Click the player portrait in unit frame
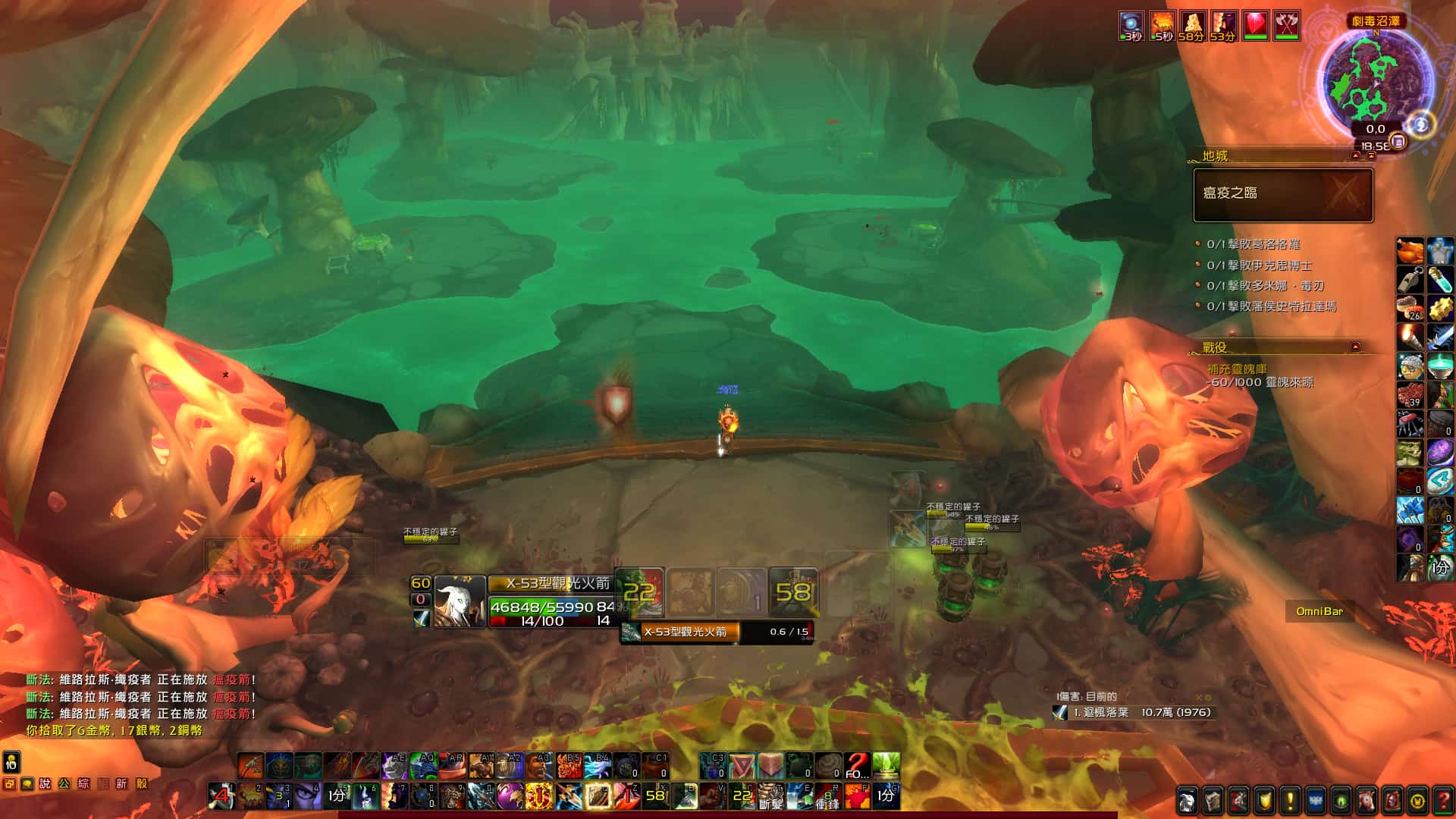Screen dimensions: 1456x819 point(460,602)
